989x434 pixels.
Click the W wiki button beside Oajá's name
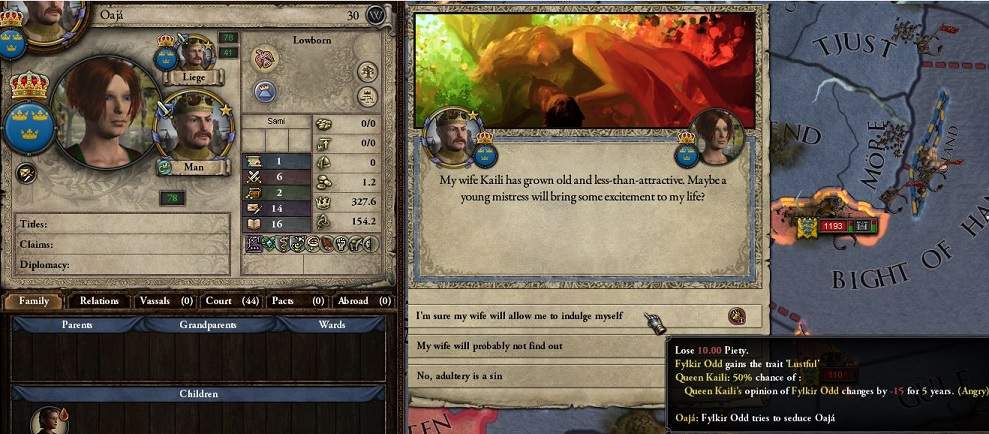click(376, 15)
